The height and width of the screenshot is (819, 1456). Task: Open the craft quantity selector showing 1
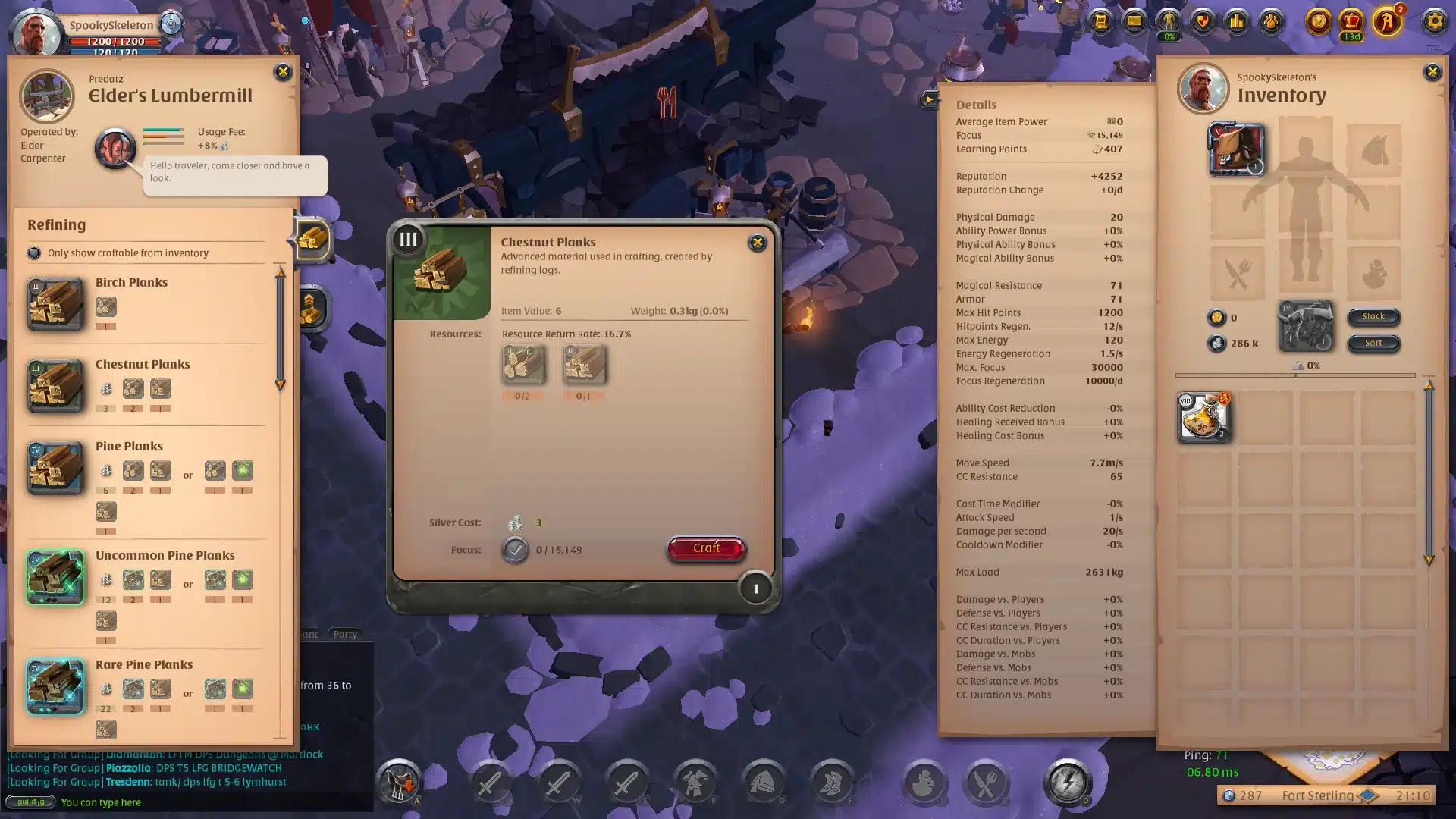tap(755, 588)
